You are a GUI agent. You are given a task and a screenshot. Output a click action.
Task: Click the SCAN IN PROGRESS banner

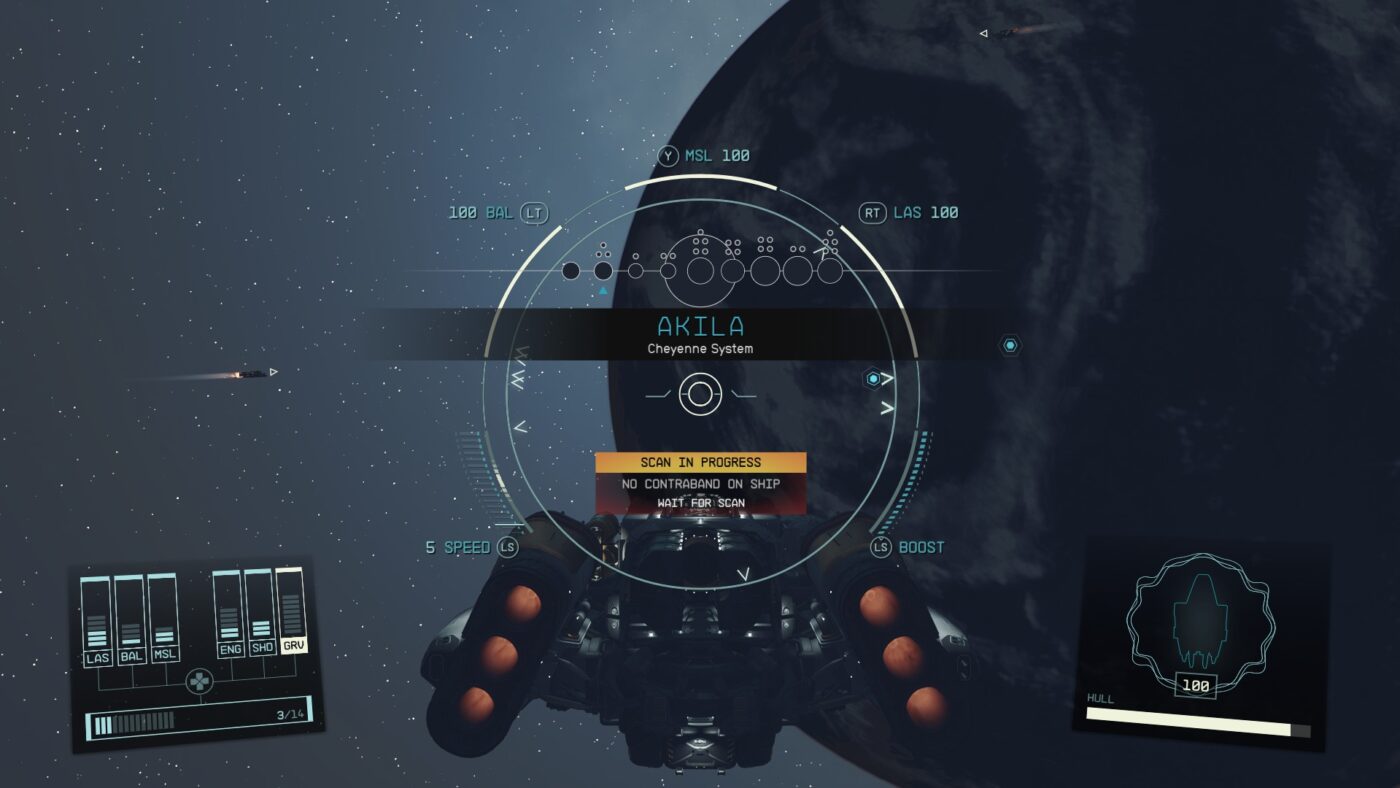(702, 462)
